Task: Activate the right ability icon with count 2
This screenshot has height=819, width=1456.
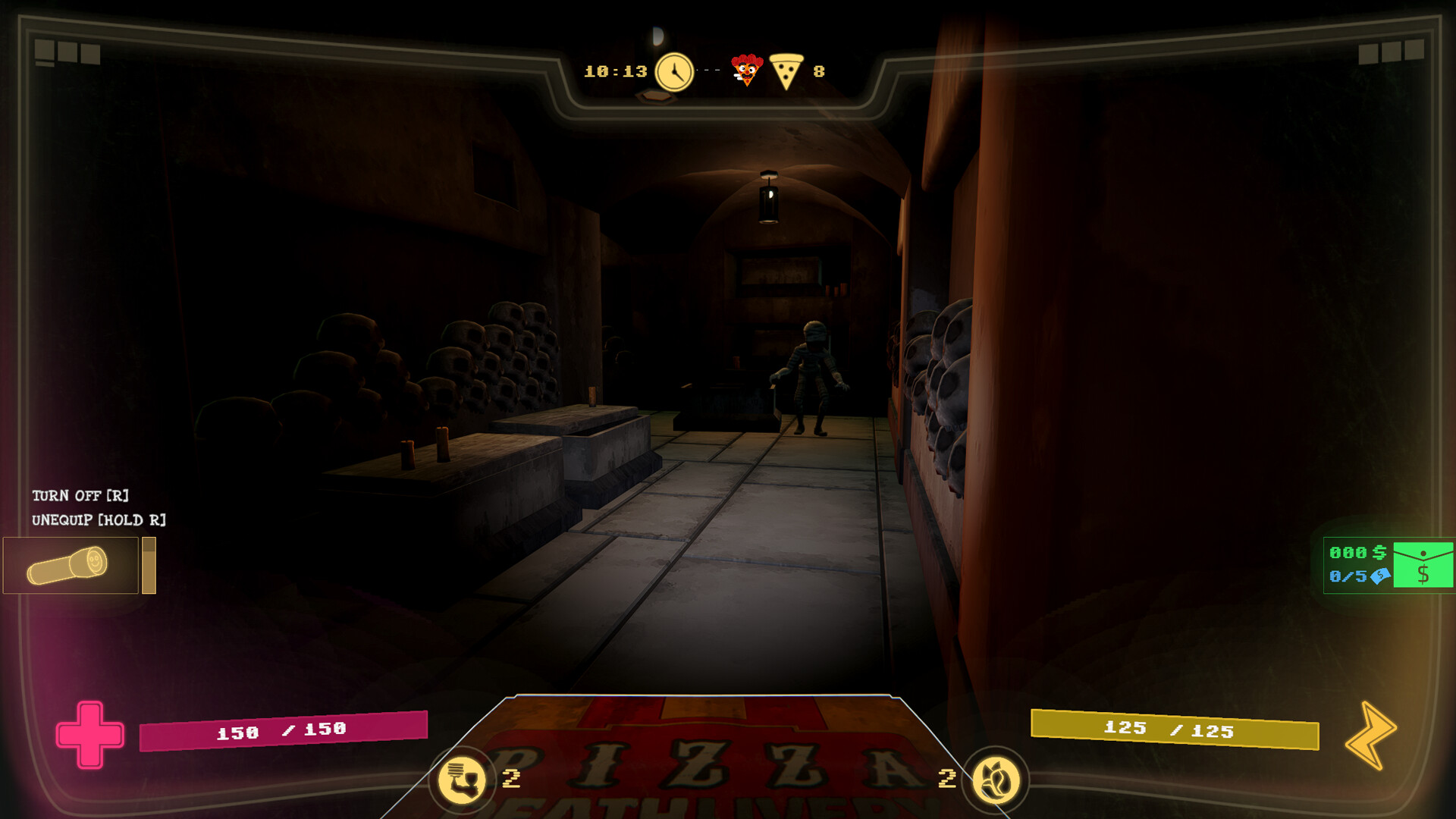Action: pos(996,780)
